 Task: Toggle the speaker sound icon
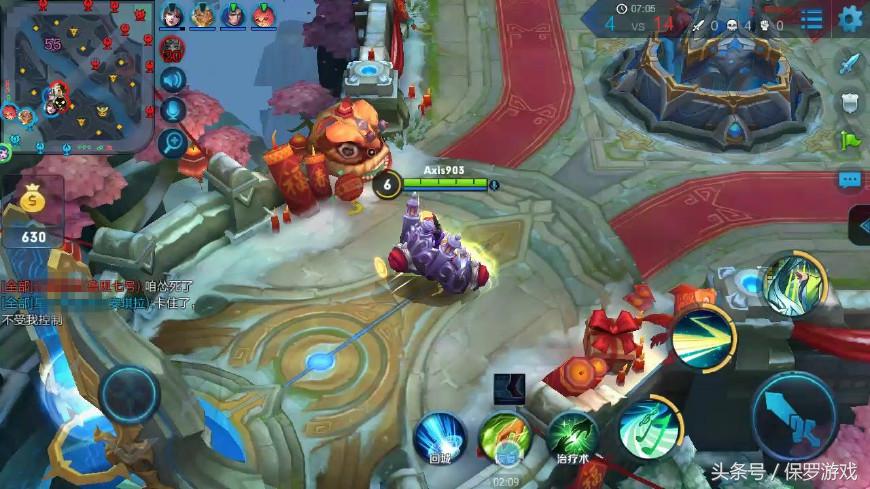tap(173, 80)
